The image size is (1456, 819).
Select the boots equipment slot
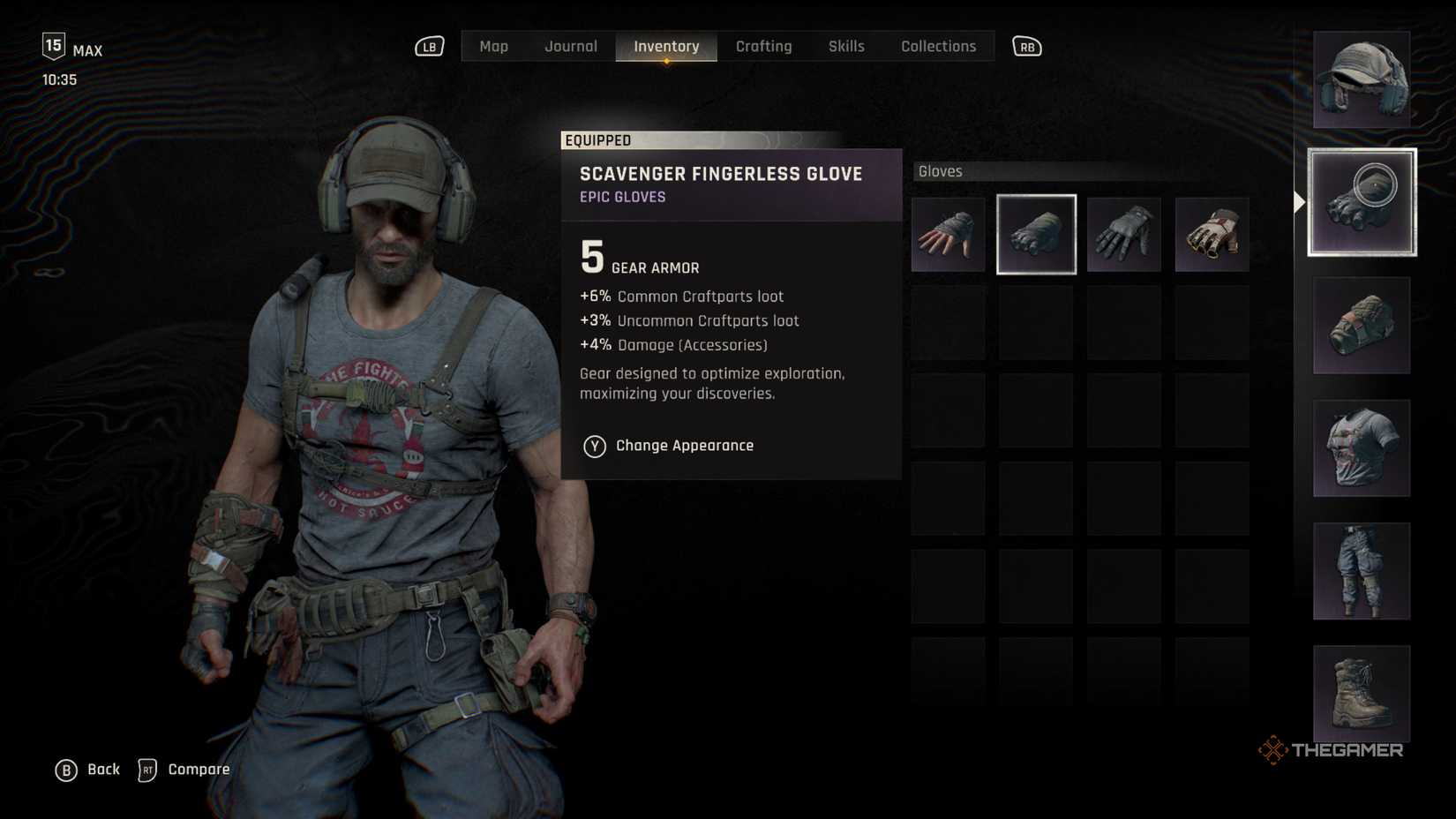(x=1361, y=694)
